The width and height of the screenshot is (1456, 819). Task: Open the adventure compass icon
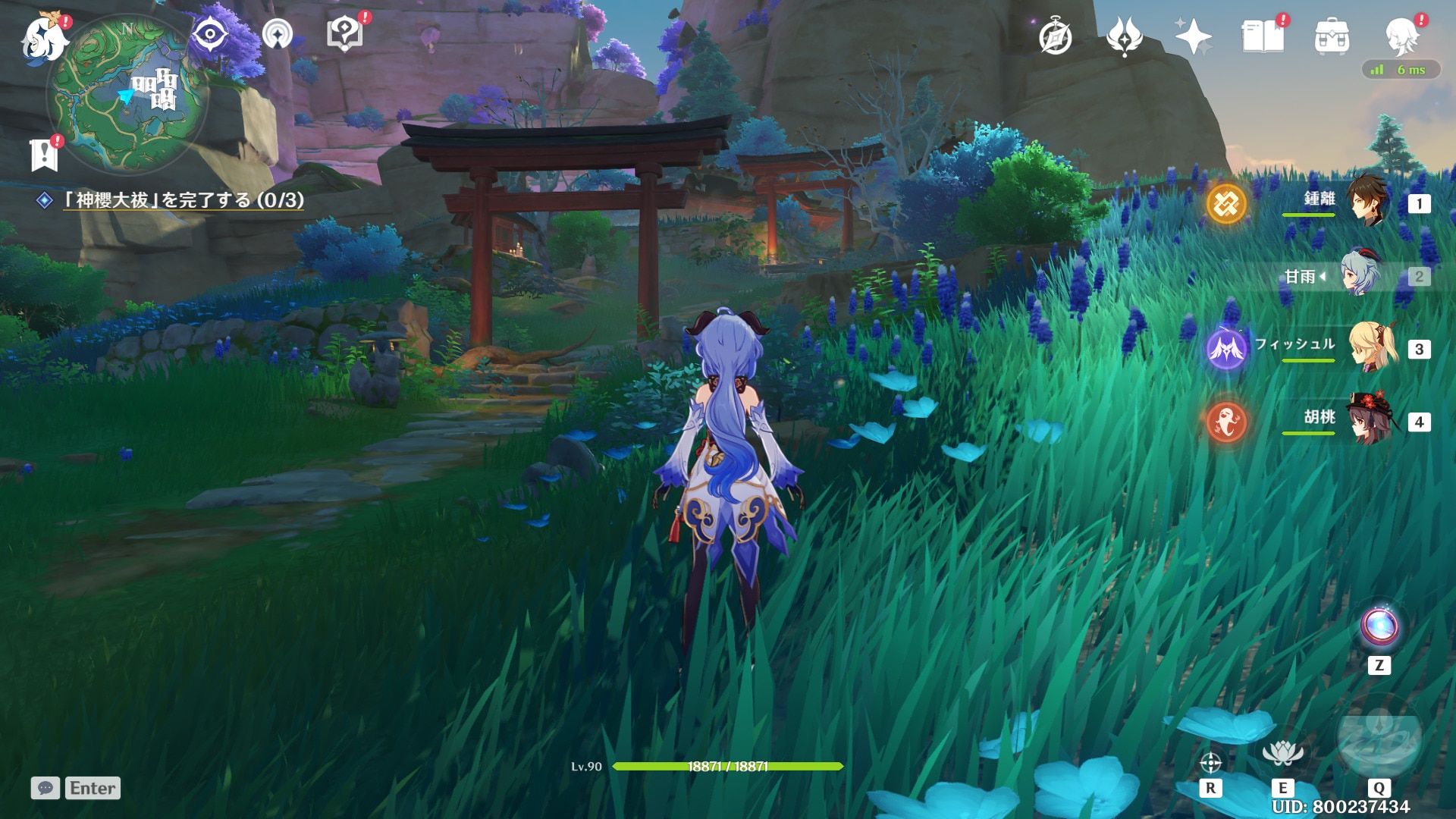[1055, 36]
